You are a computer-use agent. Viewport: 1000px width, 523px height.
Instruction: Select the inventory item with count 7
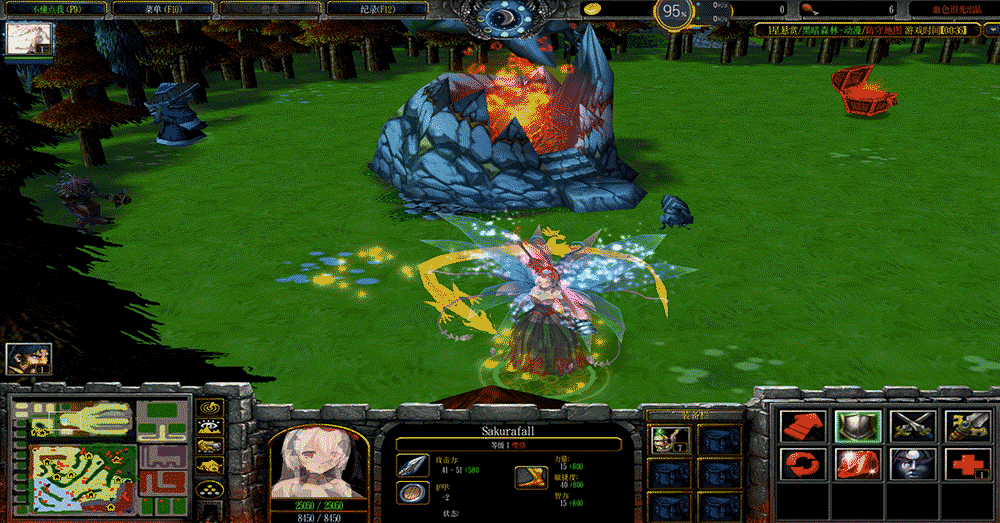[x=665, y=440]
